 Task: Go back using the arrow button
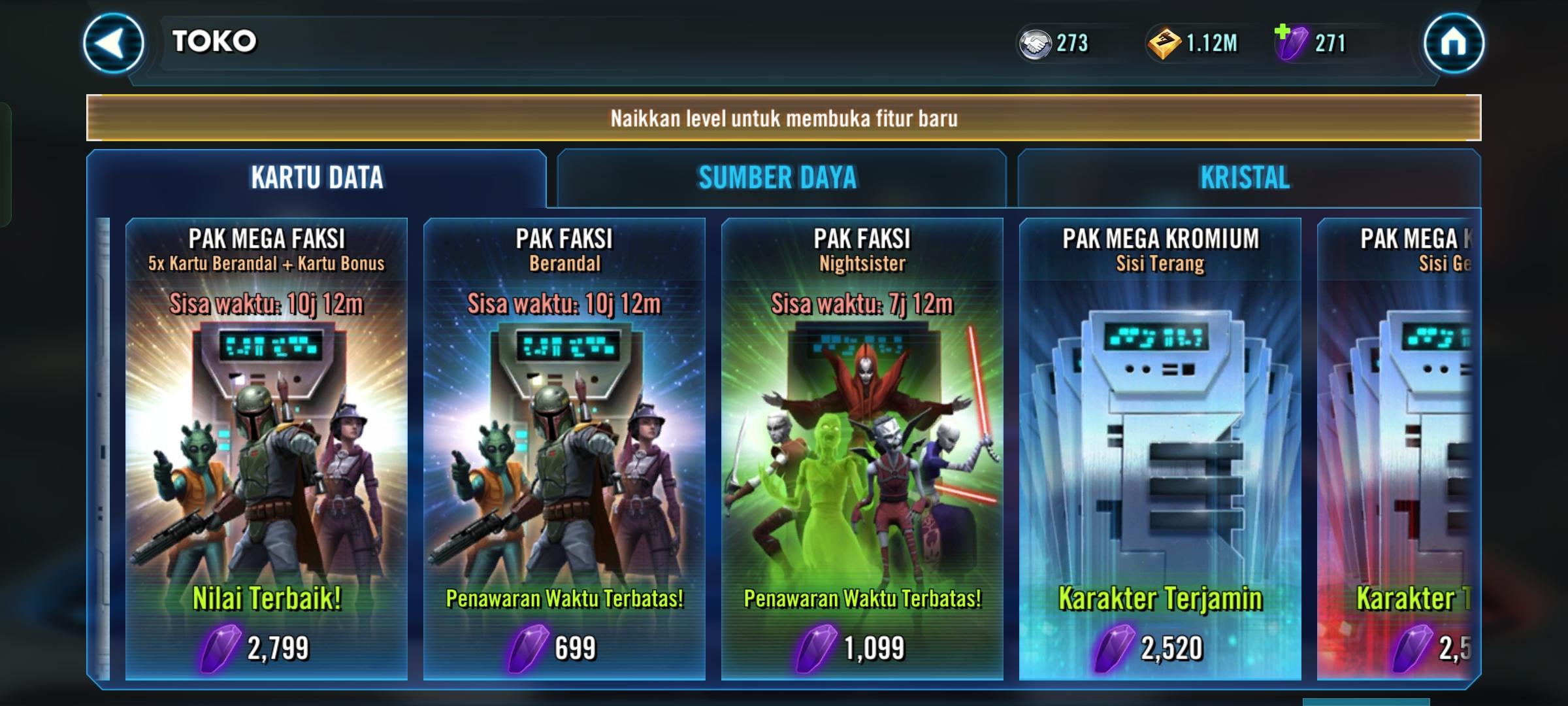113,43
